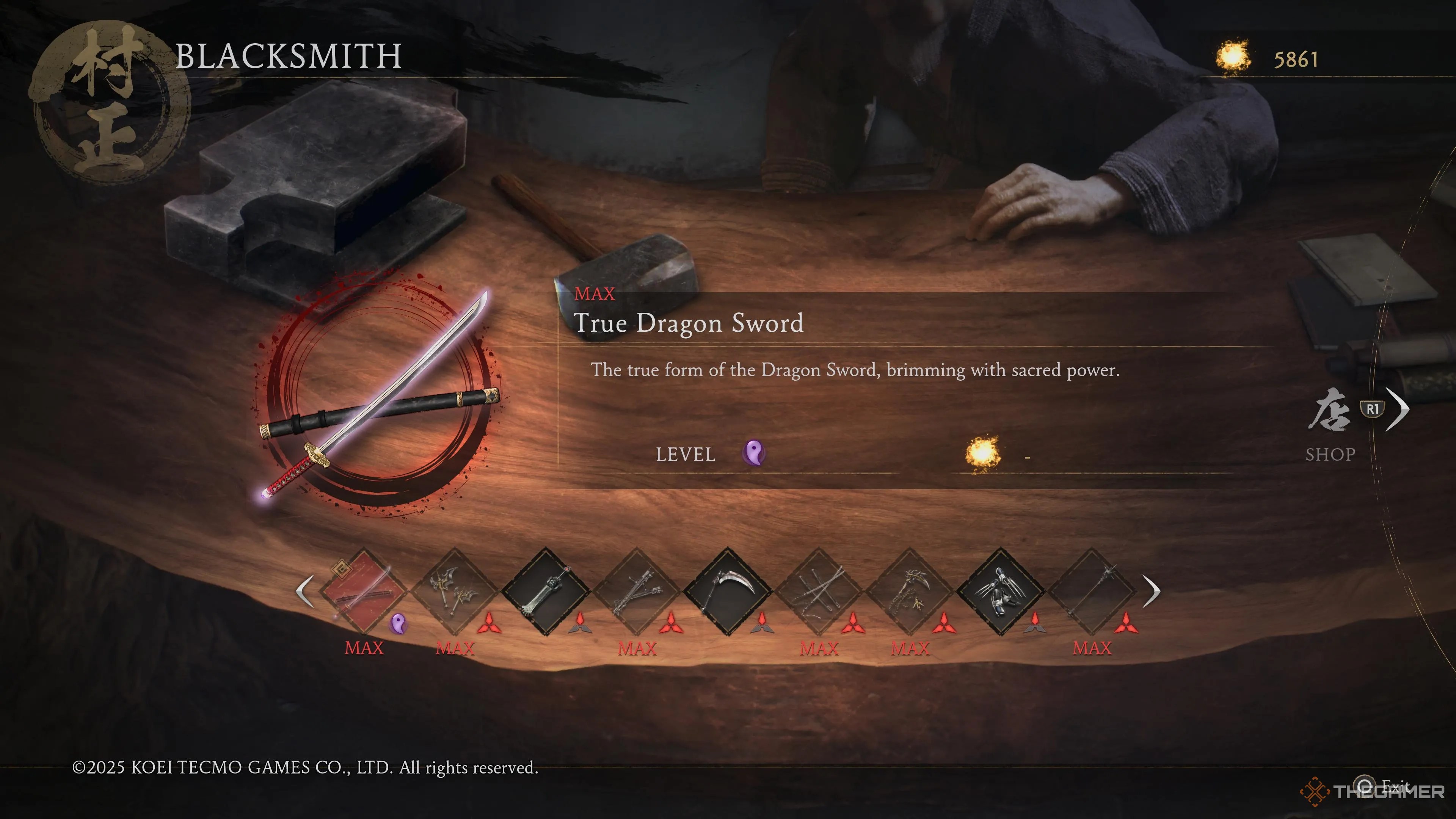This screenshot has width=1456, height=819.
Task: Click the SHOP label on the right
Action: coord(1331,454)
